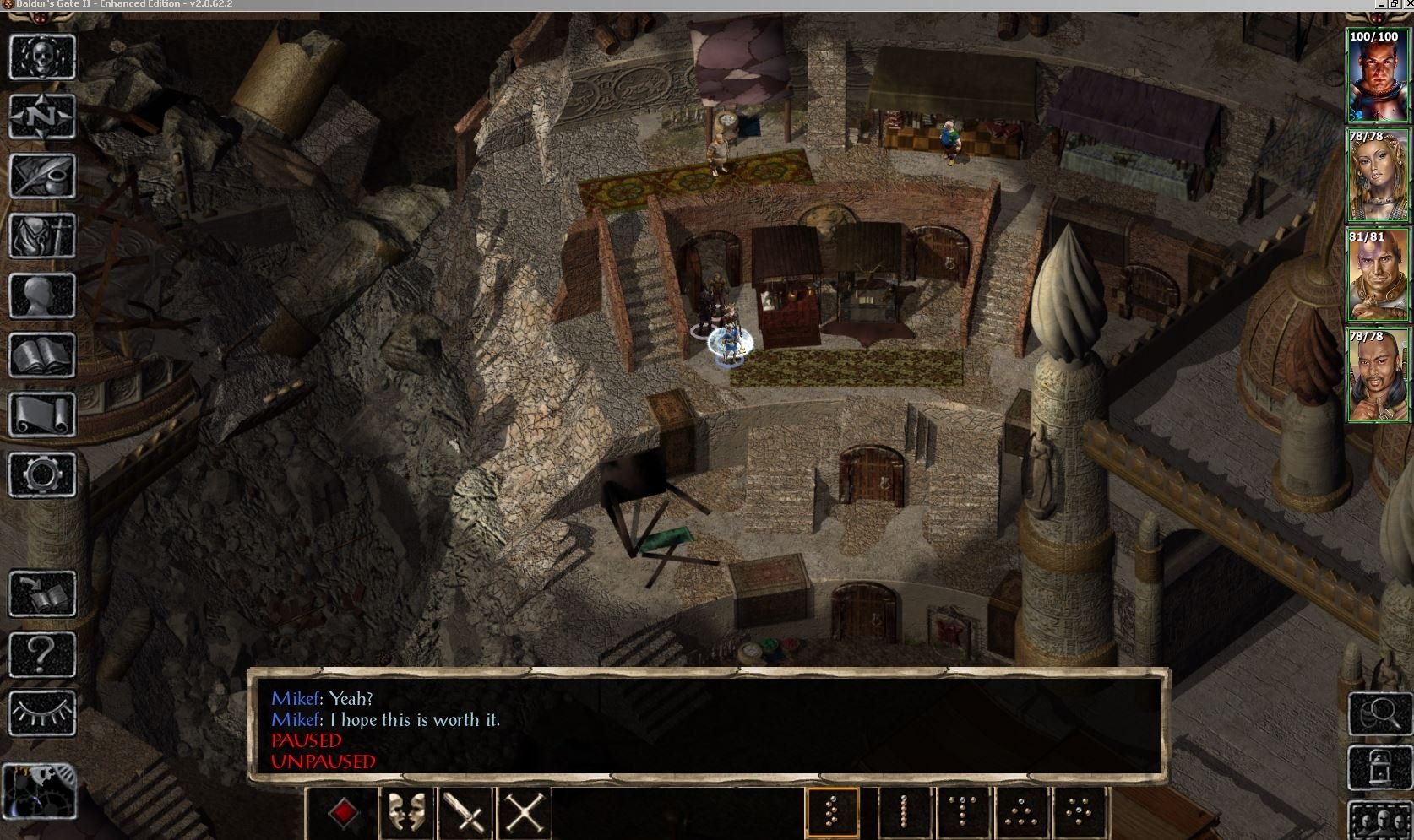Open the area map compass button
This screenshot has height=840, width=1414.
pyautogui.click(x=42, y=117)
